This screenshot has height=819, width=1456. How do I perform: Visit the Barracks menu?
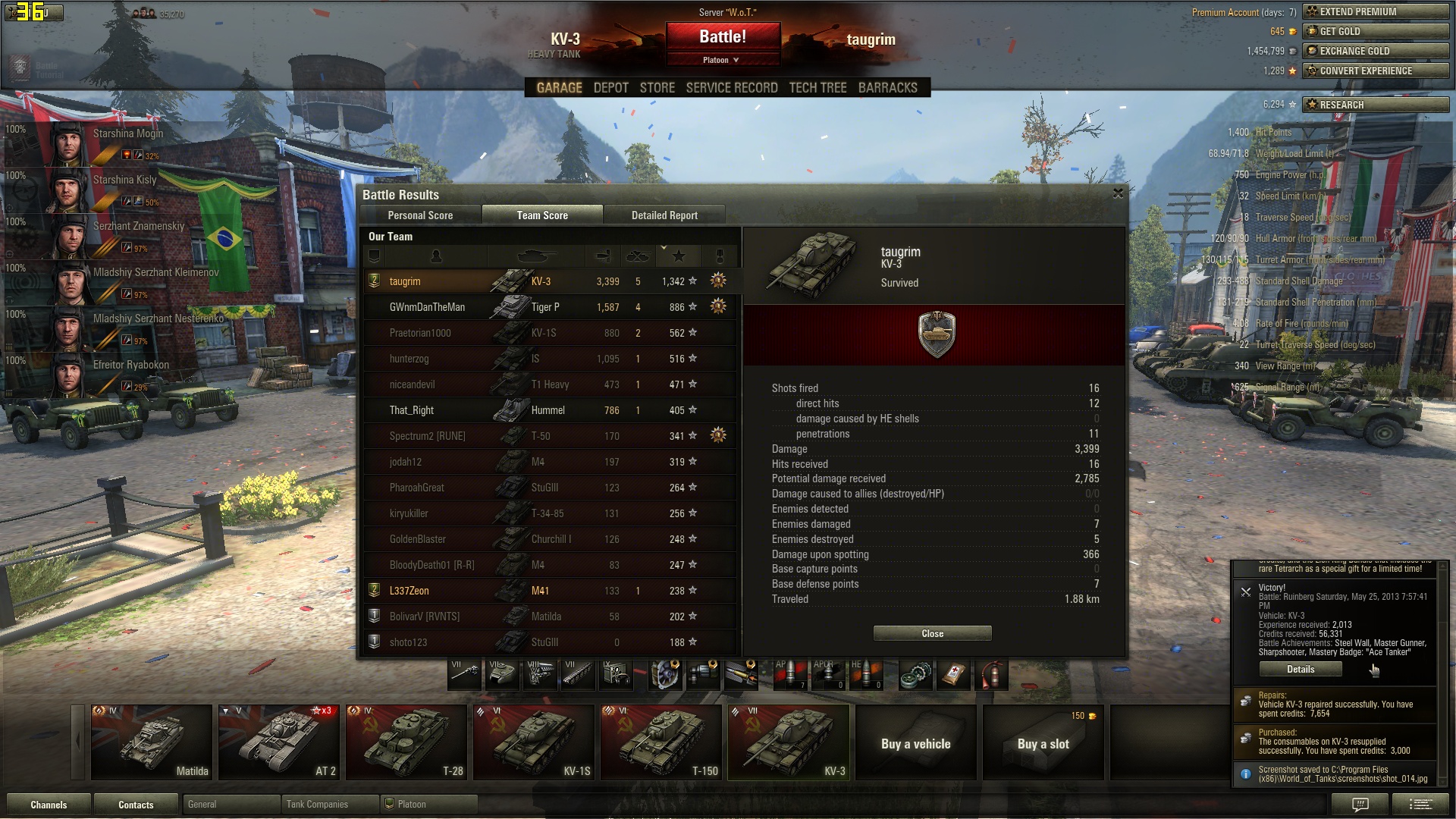tap(887, 88)
